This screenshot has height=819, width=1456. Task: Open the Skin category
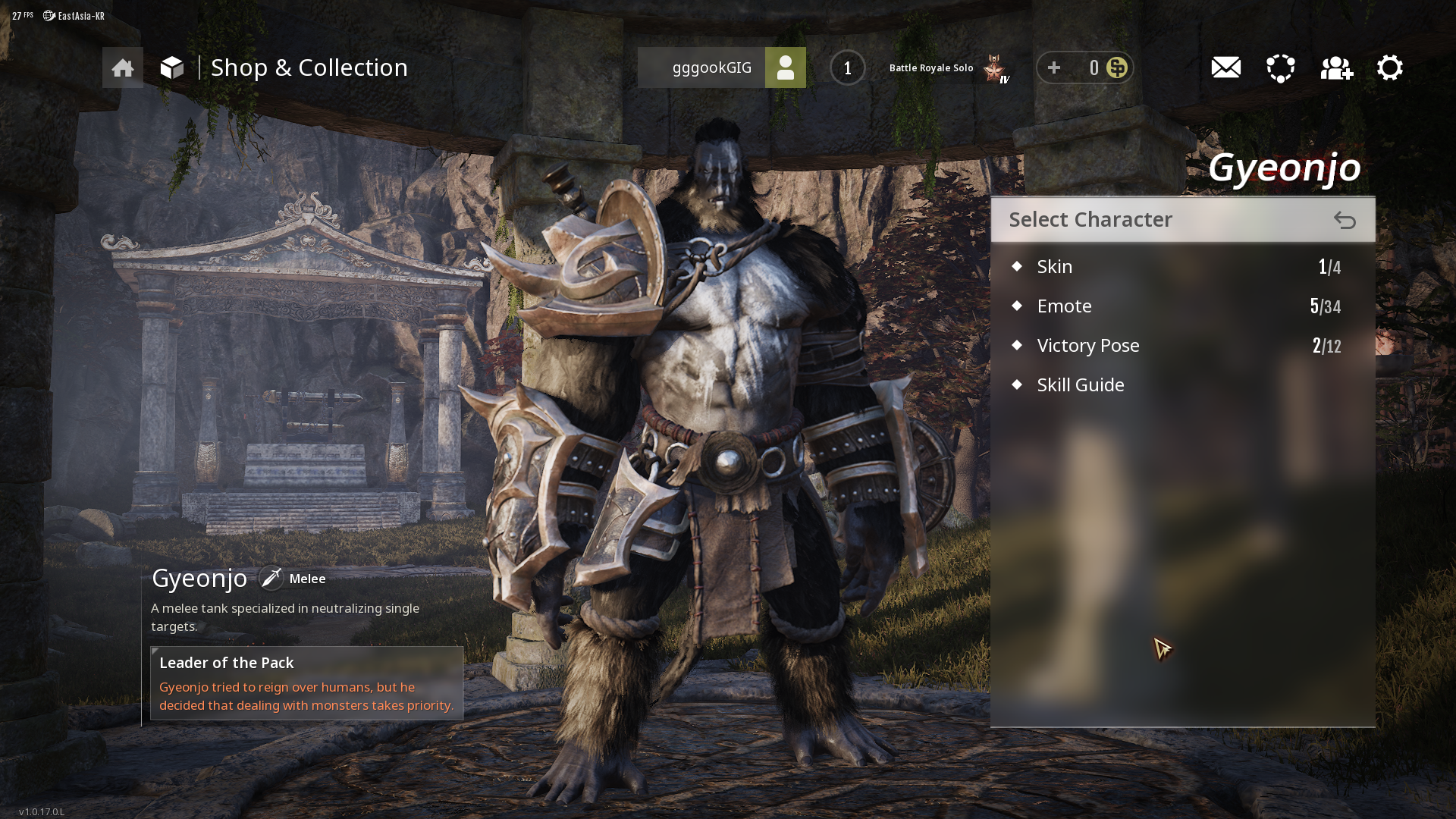1055,267
